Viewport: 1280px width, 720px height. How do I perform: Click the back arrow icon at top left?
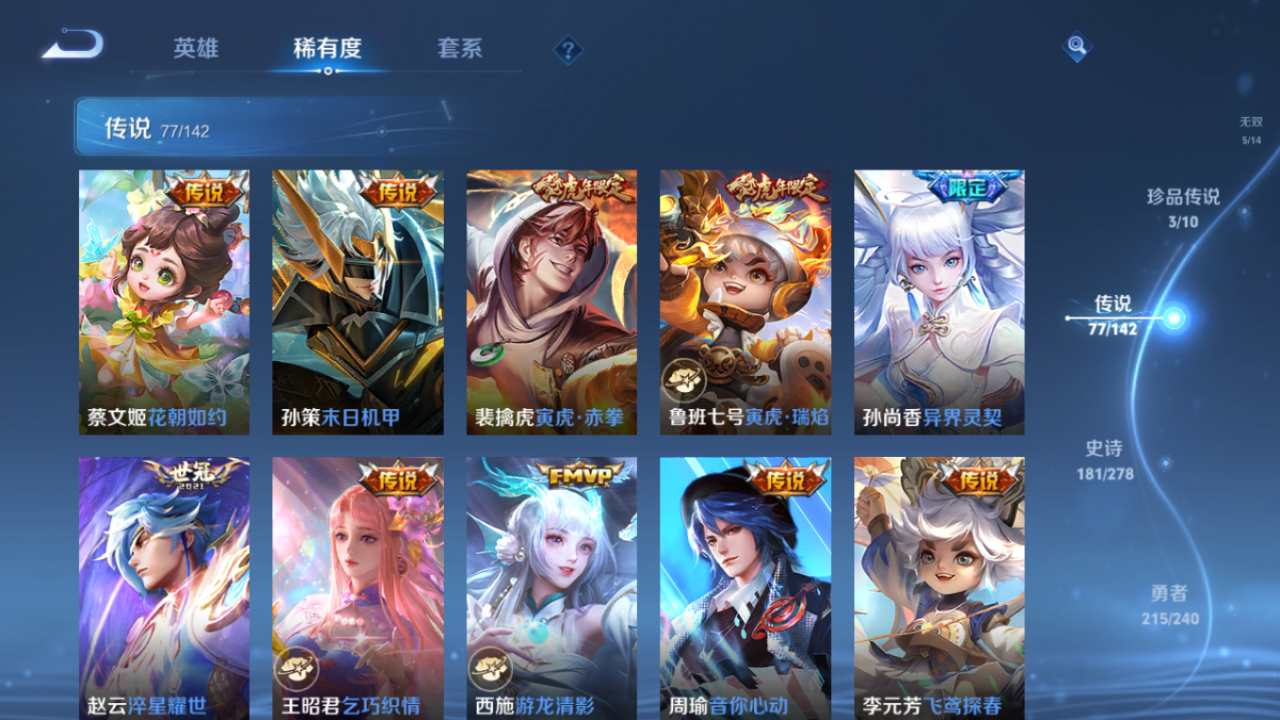coord(73,43)
